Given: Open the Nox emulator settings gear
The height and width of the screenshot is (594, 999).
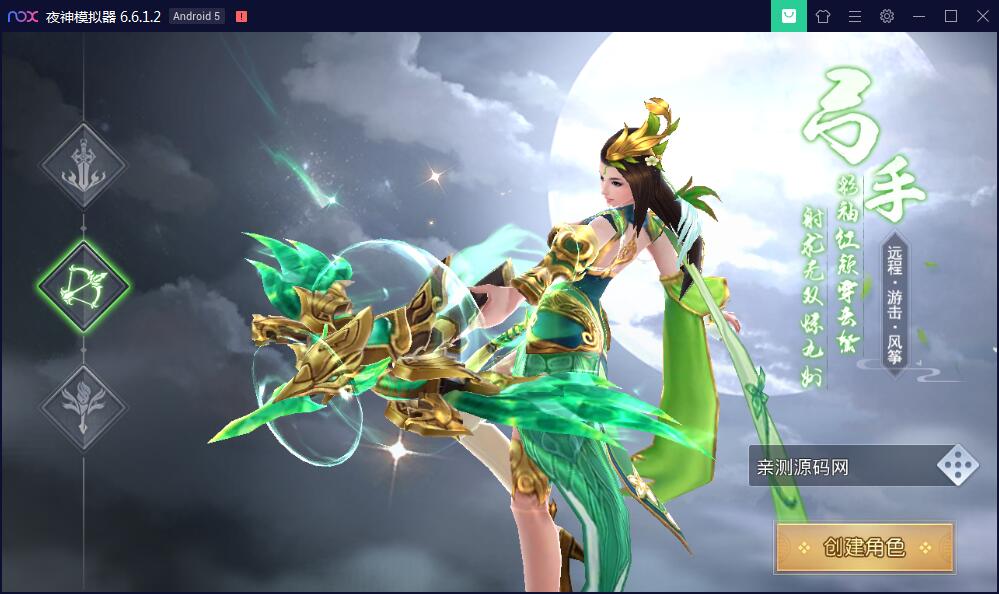Looking at the screenshot, I should click(887, 16).
